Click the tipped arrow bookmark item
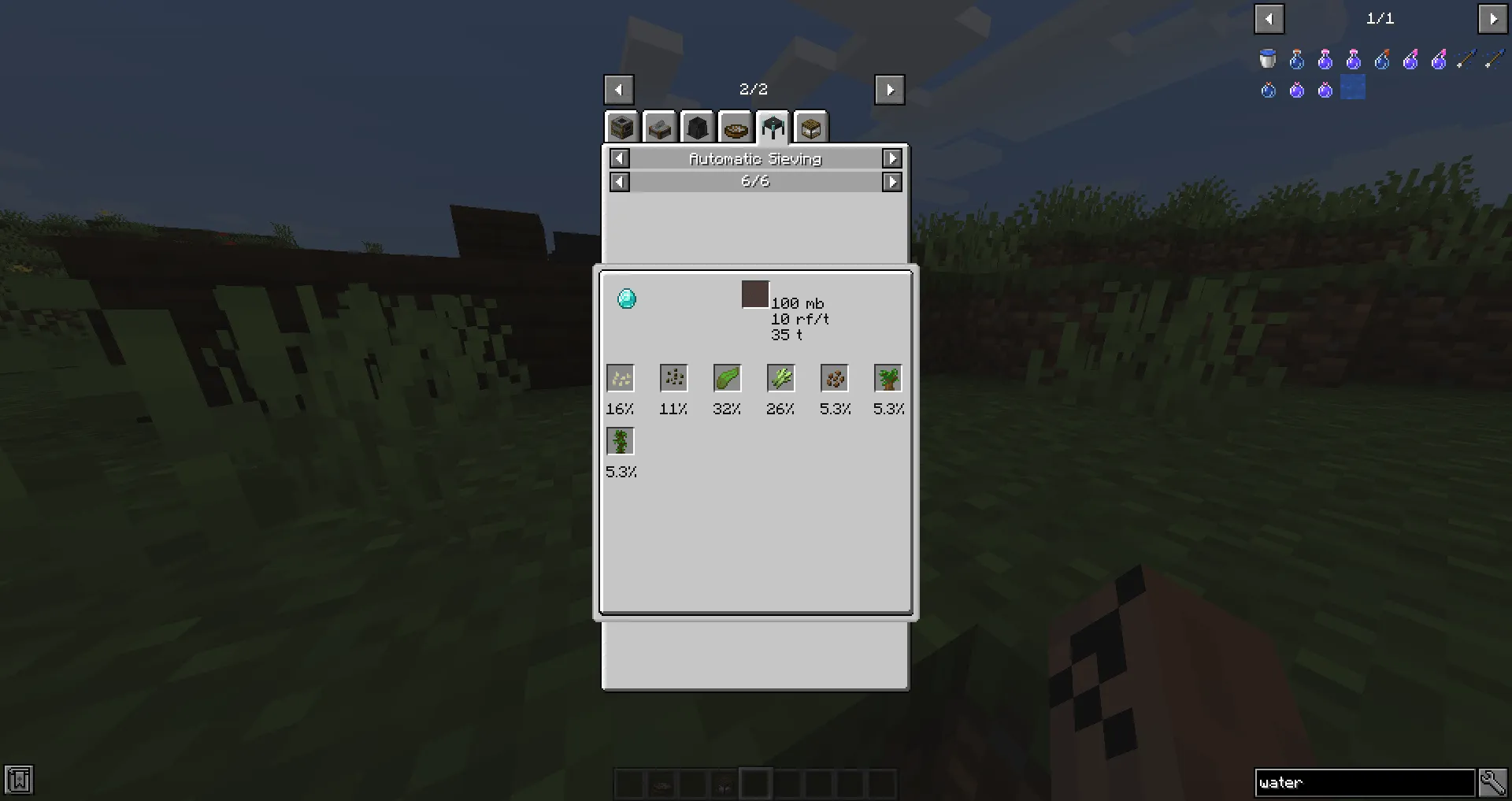 coord(1466,59)
